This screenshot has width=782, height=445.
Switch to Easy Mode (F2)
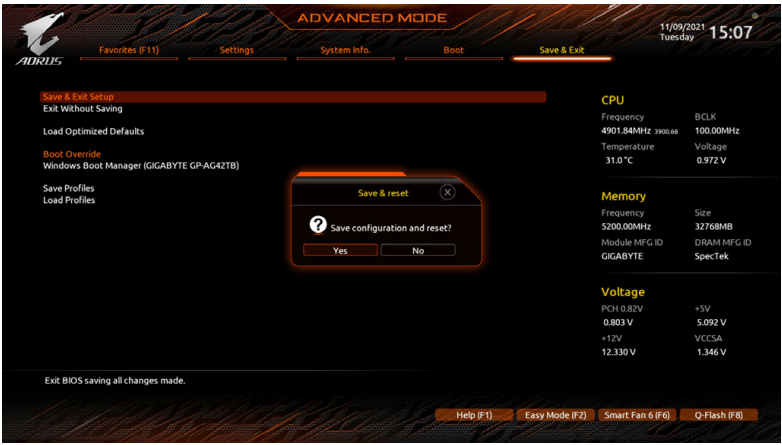coord(554,414)
